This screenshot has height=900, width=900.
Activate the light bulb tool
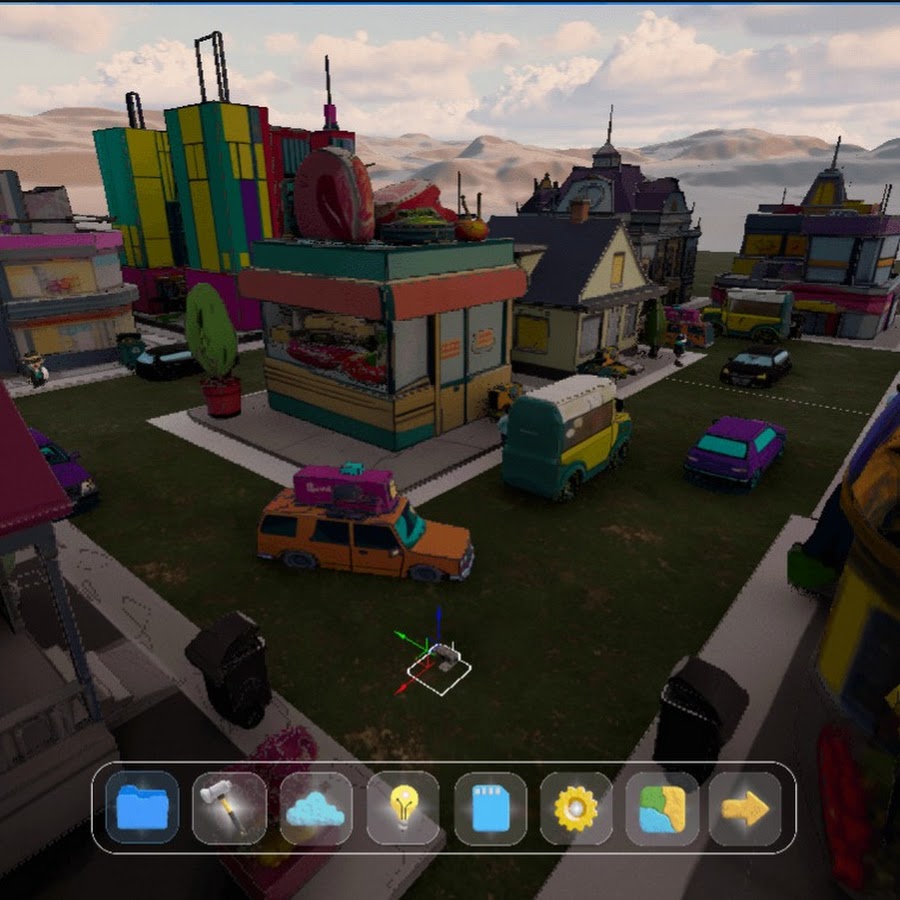pyautogui.click(x=403, y=808)
